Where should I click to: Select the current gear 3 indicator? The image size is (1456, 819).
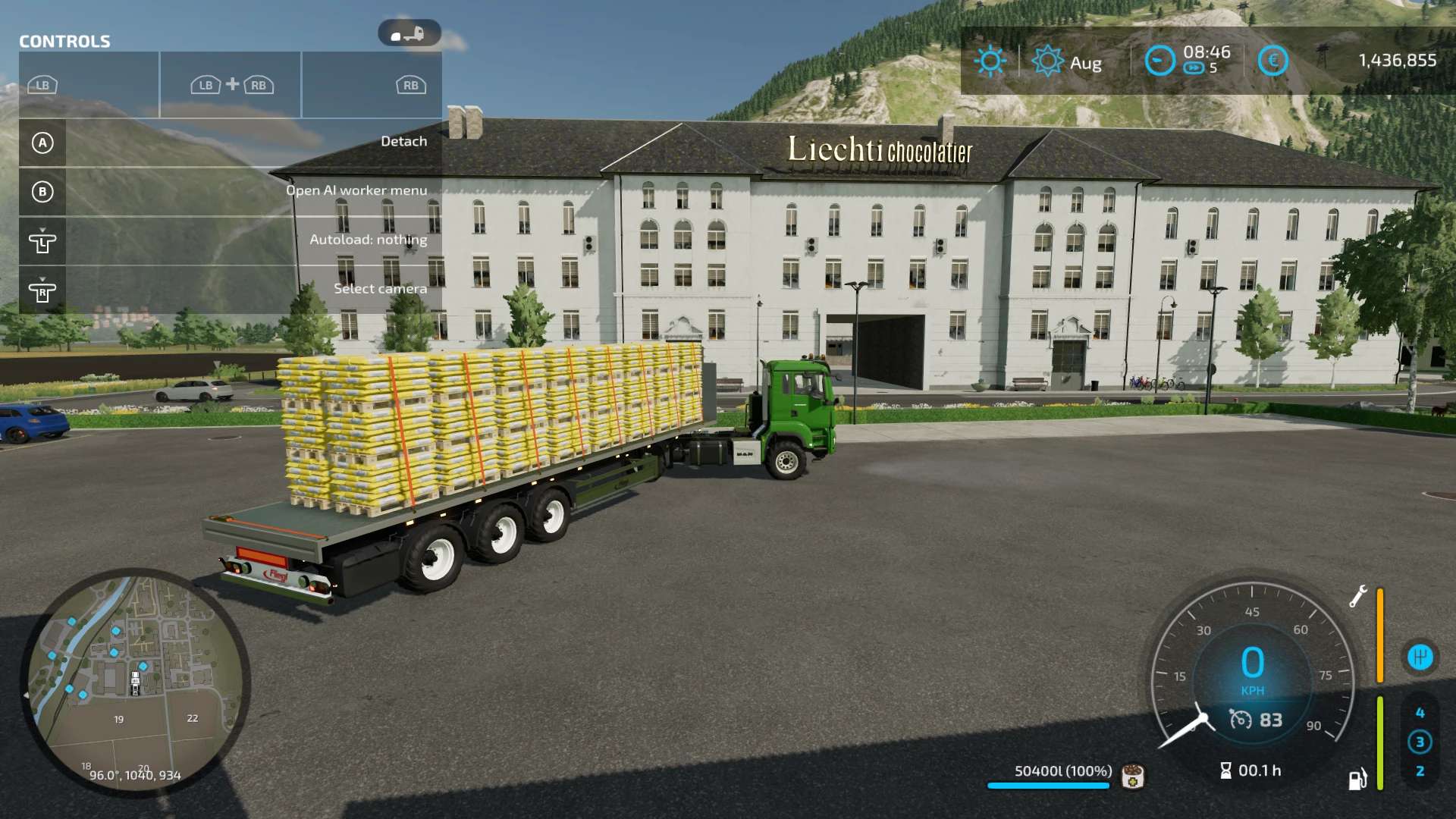click(x=1420, y=742)
